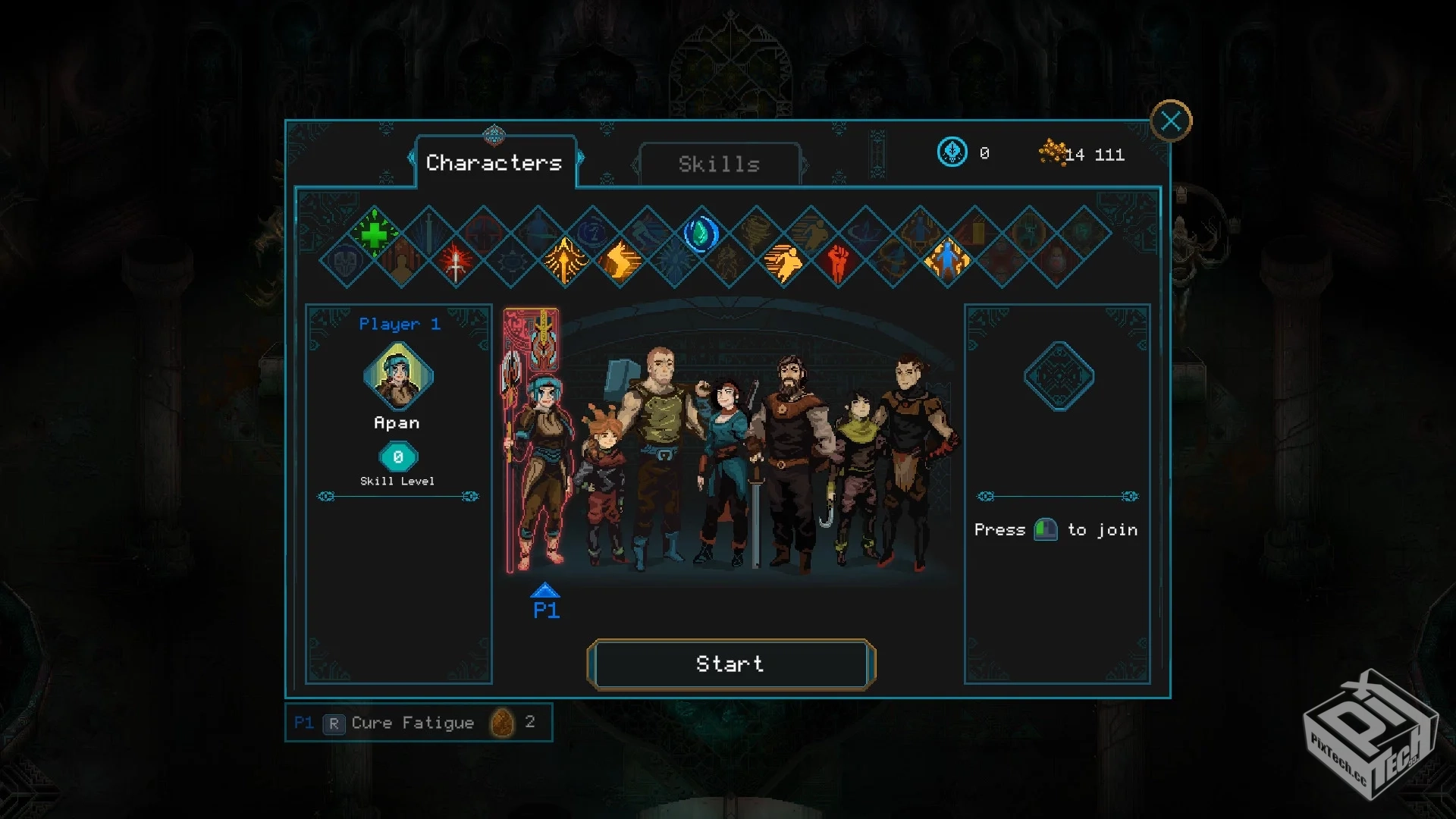The width and height of the screenshot is (1456, 819).
Task: Open the Characters tab
Action: pyautogui.click(x=494, y=162)
